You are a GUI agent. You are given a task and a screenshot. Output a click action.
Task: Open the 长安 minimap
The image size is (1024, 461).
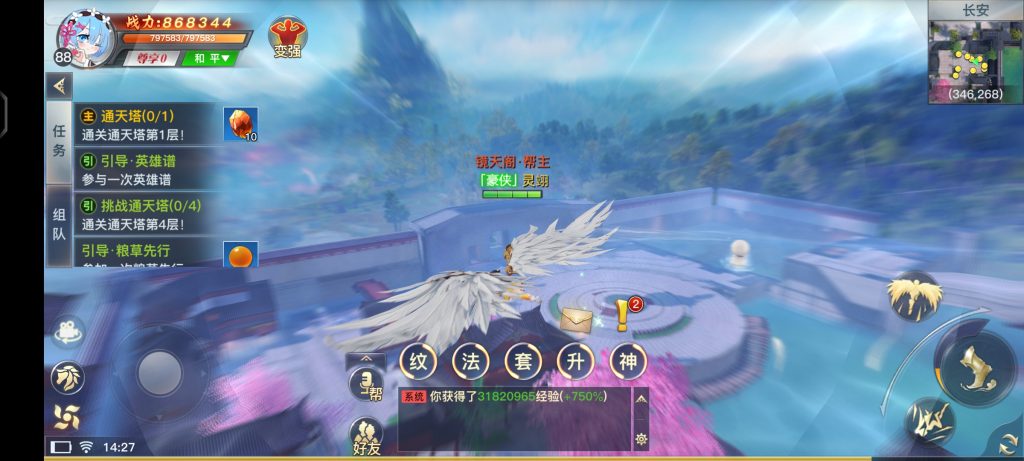(975, 53)
